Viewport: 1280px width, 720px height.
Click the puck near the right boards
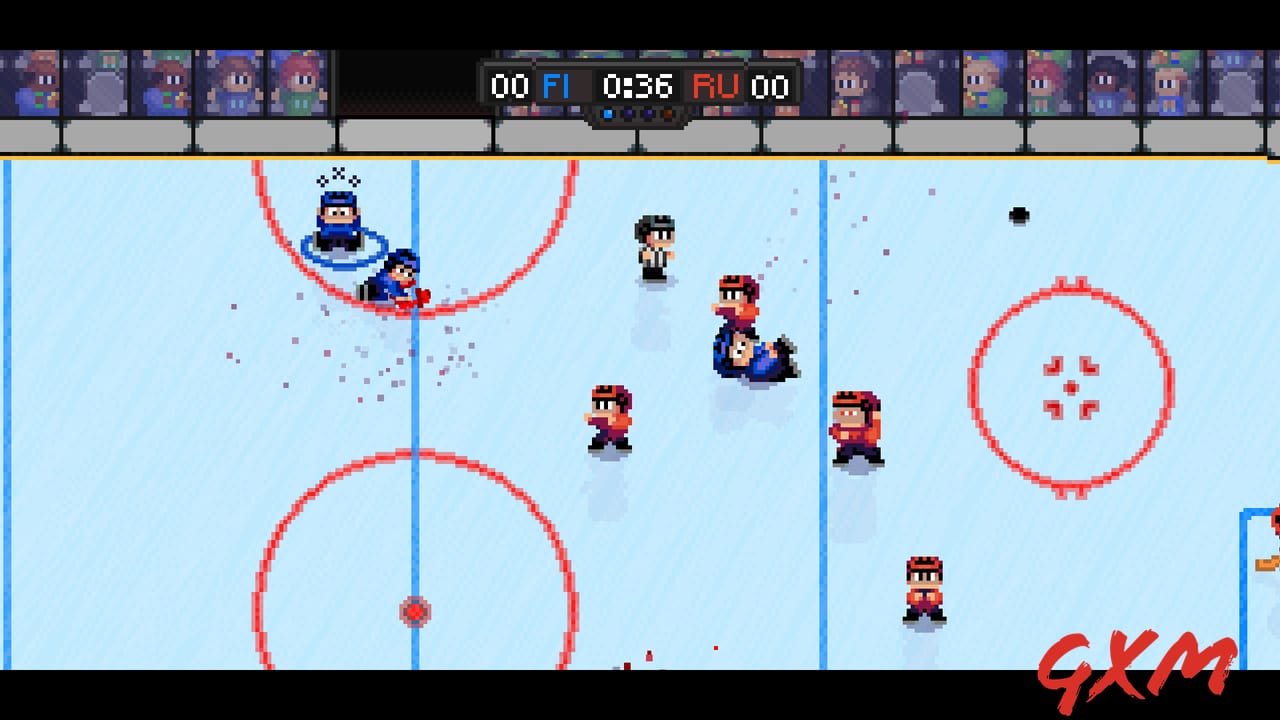tap(1018, 214)
